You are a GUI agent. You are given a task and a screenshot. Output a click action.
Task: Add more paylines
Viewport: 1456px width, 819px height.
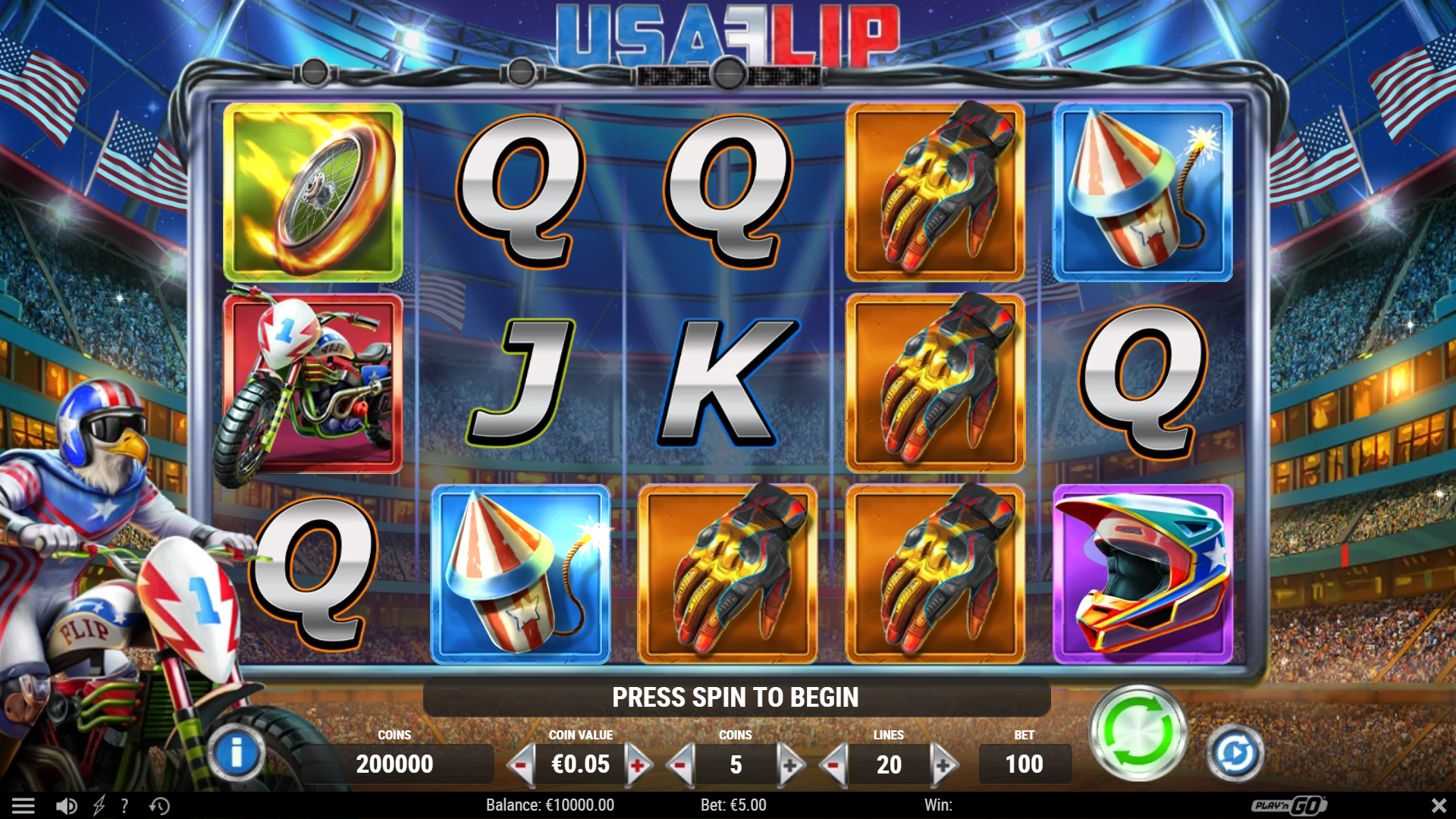pos(943,765)
